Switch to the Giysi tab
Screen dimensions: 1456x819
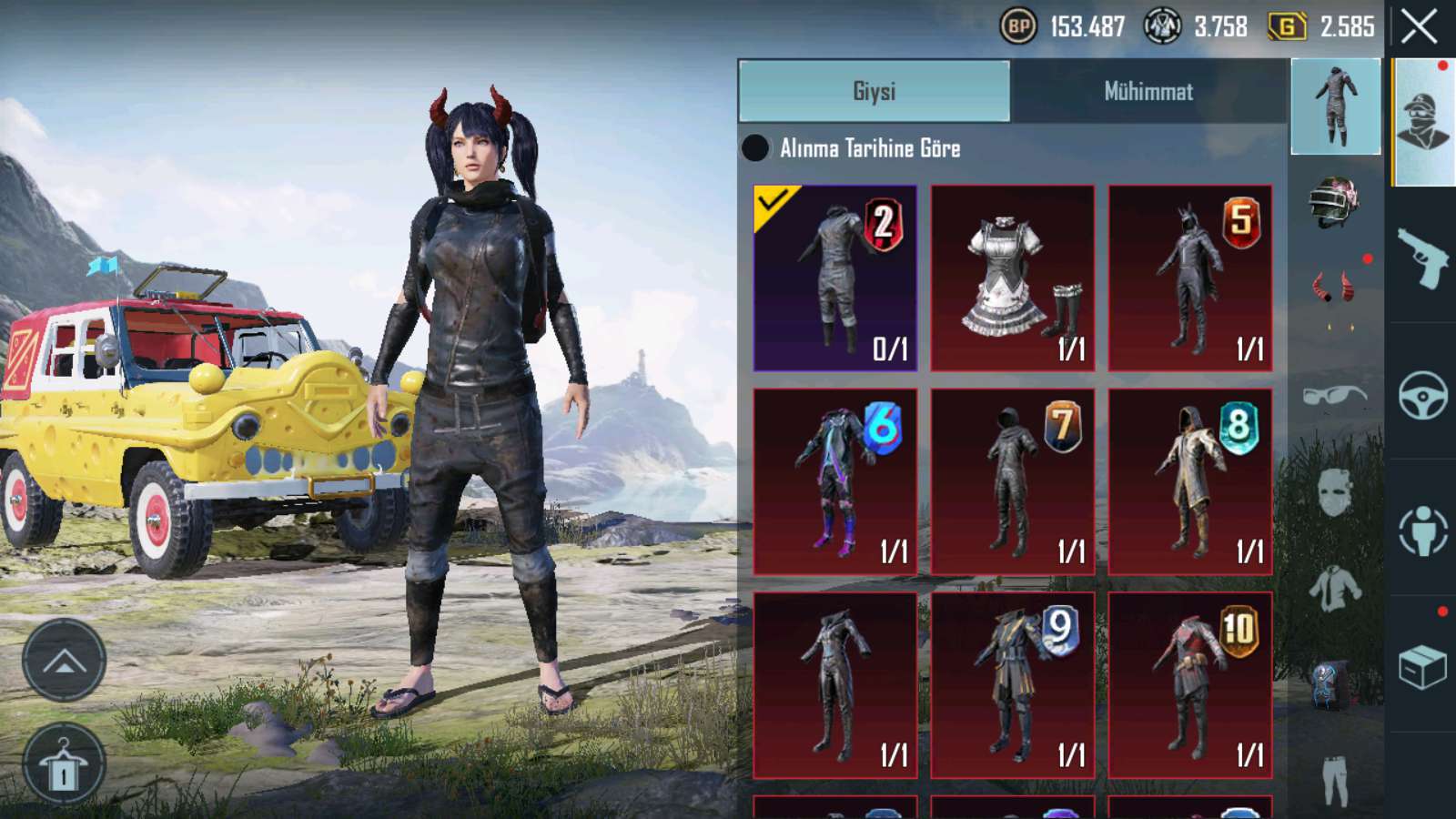tap(874, 91)
